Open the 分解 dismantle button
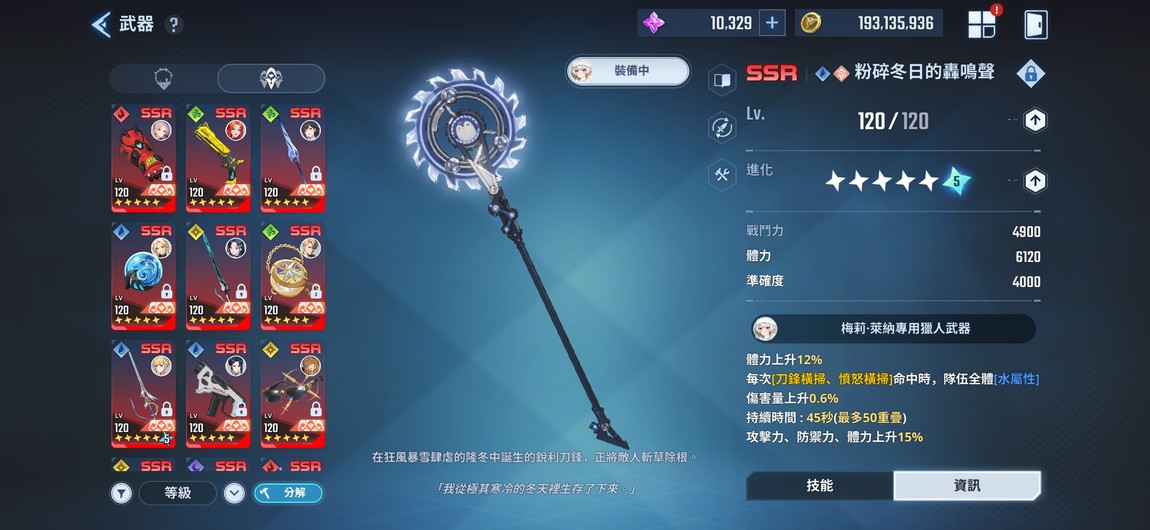The height and width of the screenshot is (530, 1150). point(288,492)
